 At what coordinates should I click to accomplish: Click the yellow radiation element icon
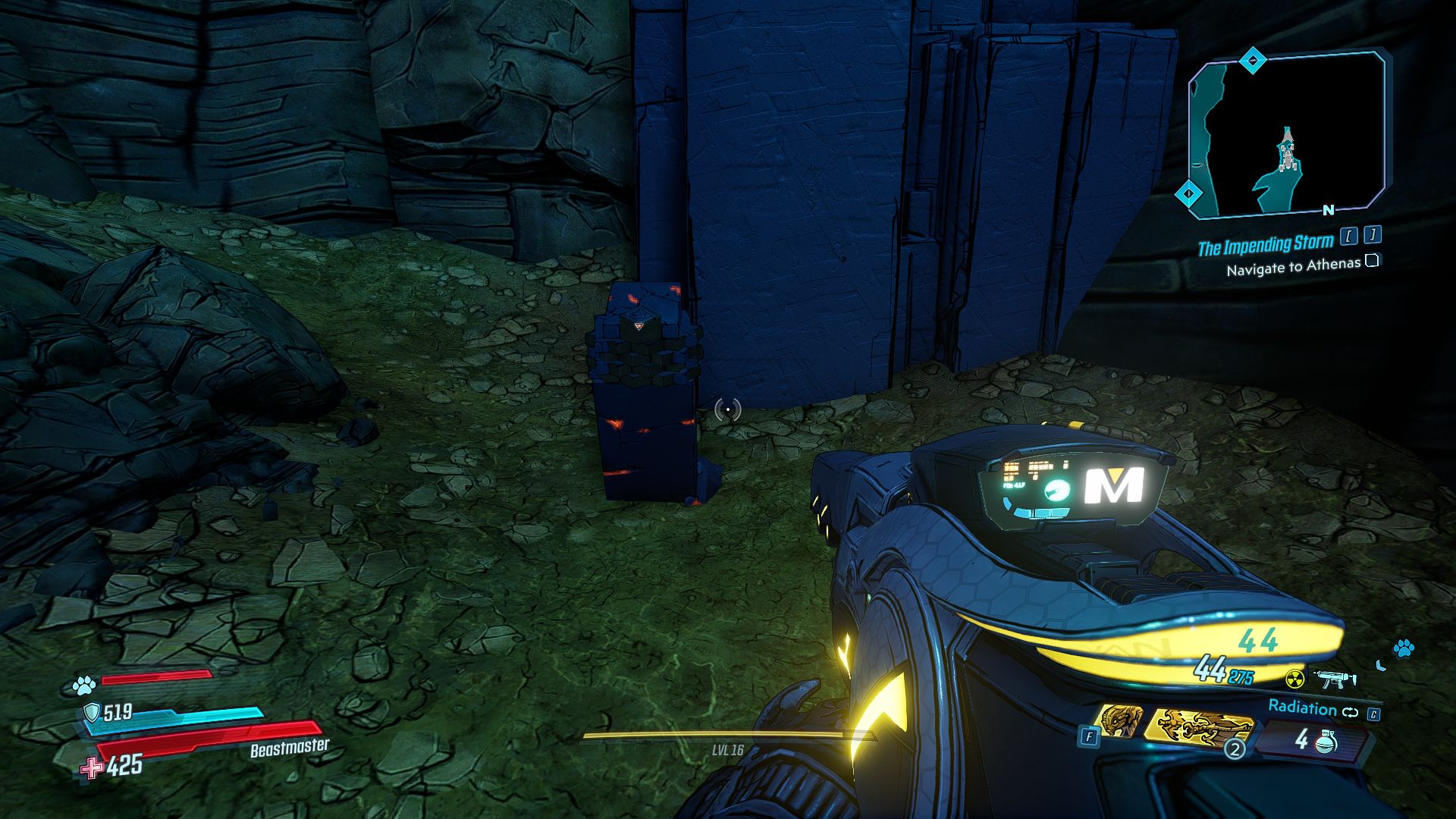[1295, 677]
